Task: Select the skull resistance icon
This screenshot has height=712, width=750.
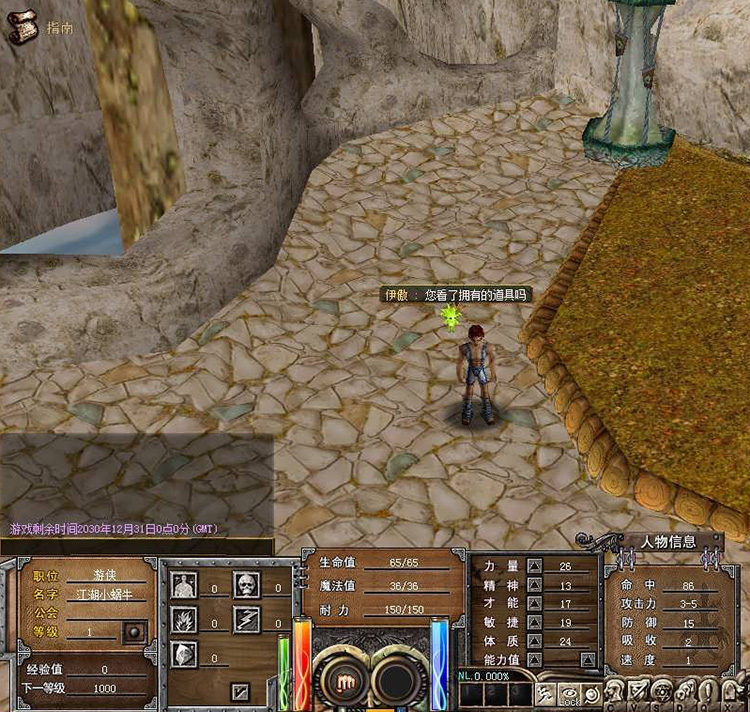Action: tap(246, 585)
